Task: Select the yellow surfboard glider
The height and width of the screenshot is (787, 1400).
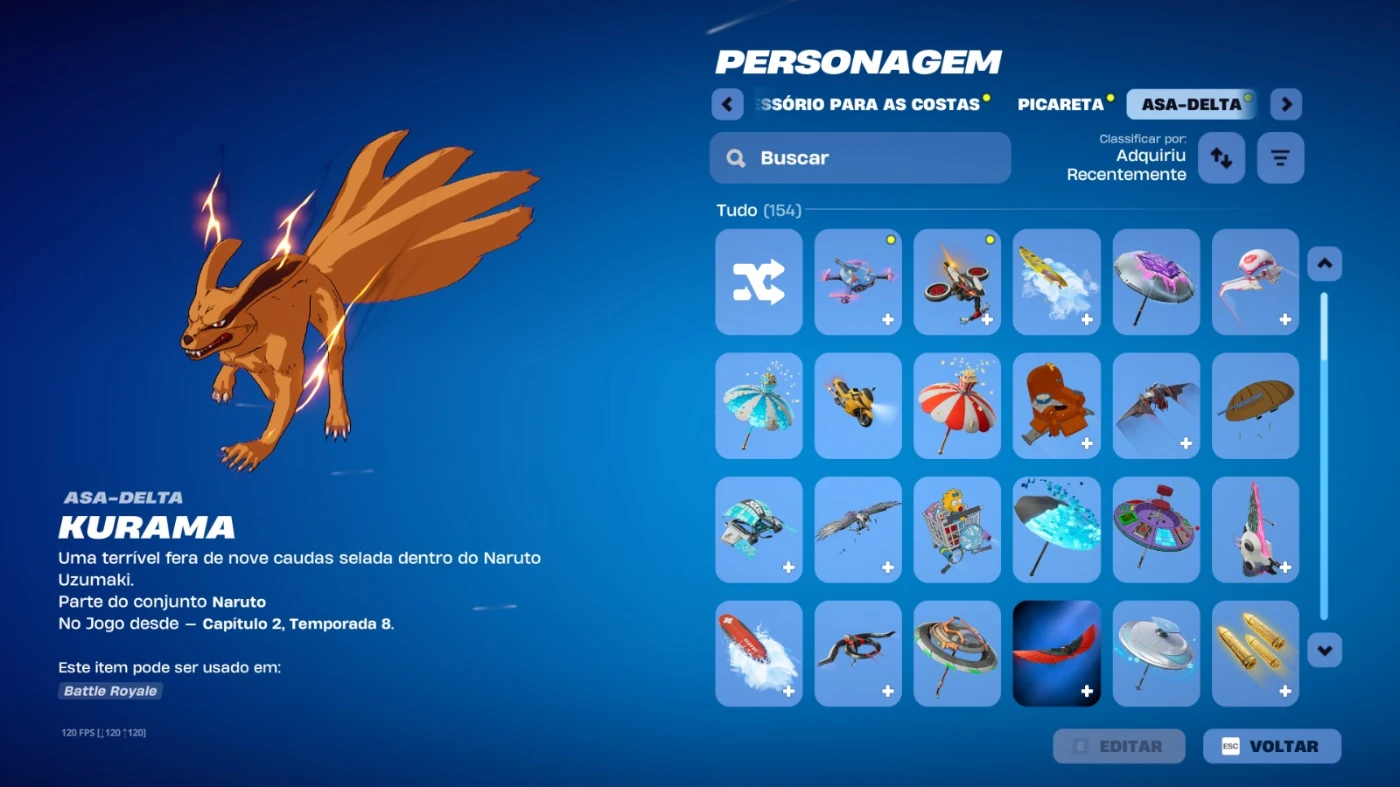Action: 1056,282
